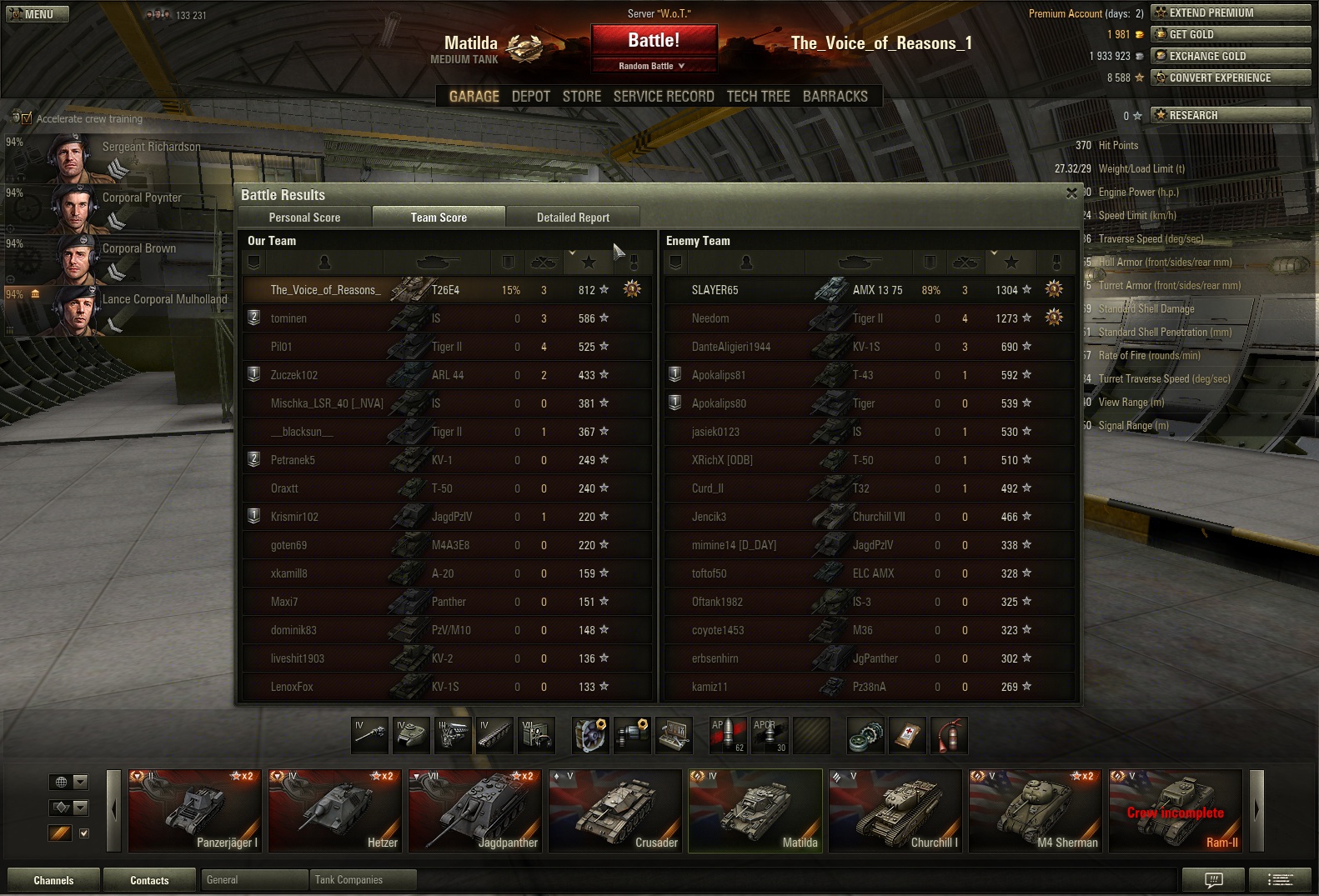Image resolution: width=1319 pixels, height=896 pixels.
Task: Start a battle with the Battle! button
Action: coord(654,41)
